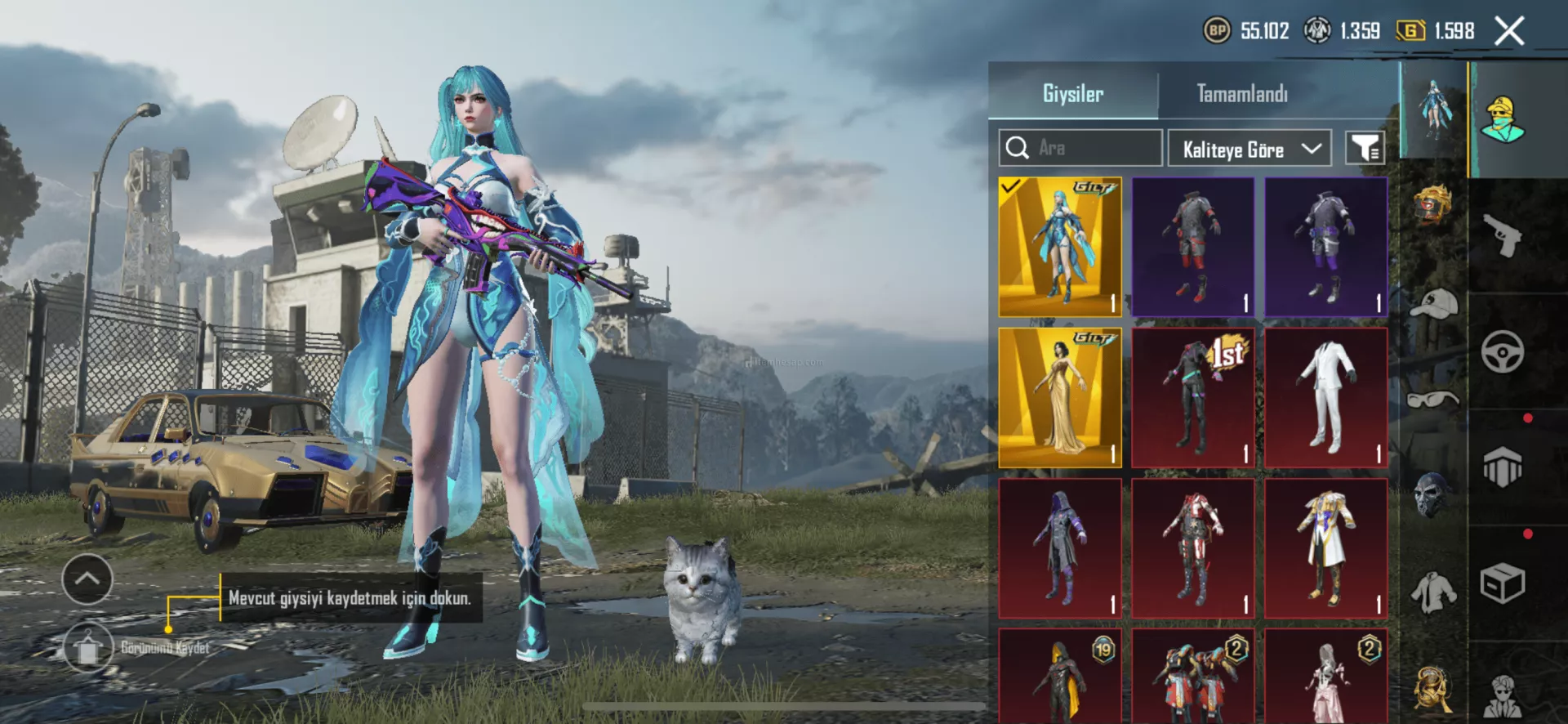This screenshot has width=1568, height=724.
Task: Select the blue-haired Gilt outfit
Action: (1060, 247)
